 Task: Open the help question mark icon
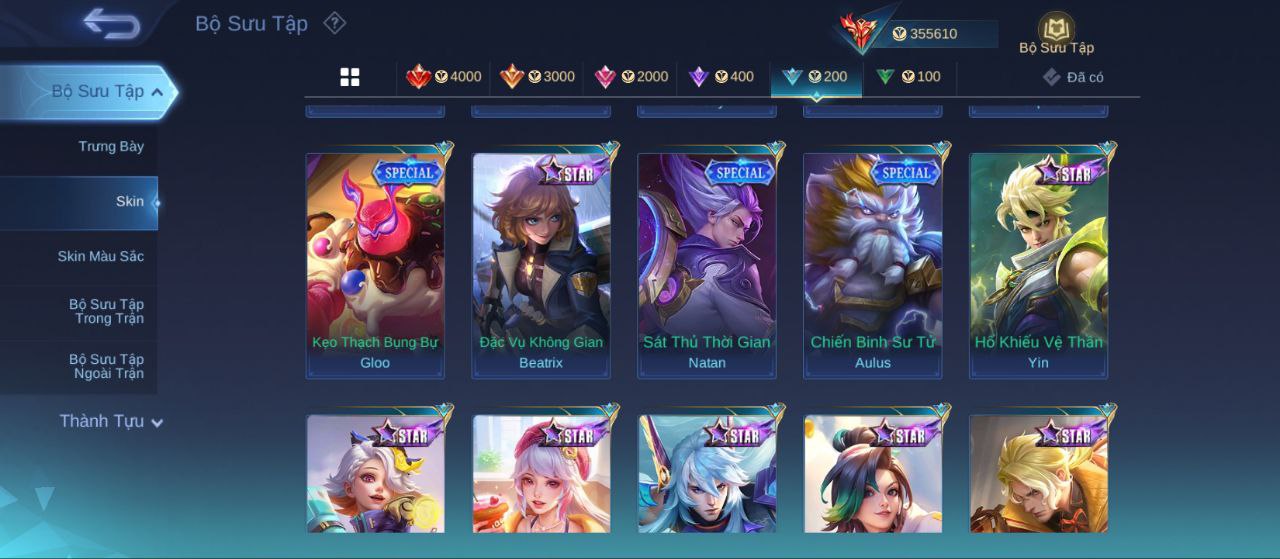coord(335,23)
